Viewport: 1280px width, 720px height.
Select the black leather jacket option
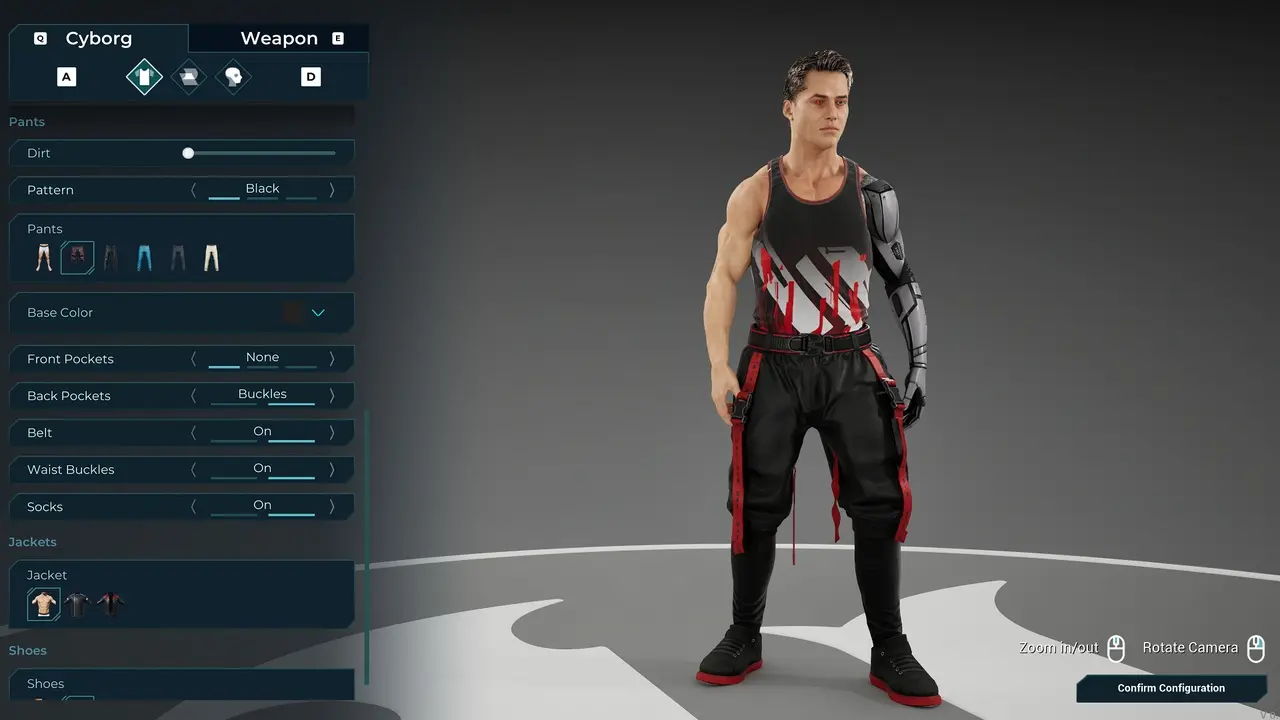[77, 604]
